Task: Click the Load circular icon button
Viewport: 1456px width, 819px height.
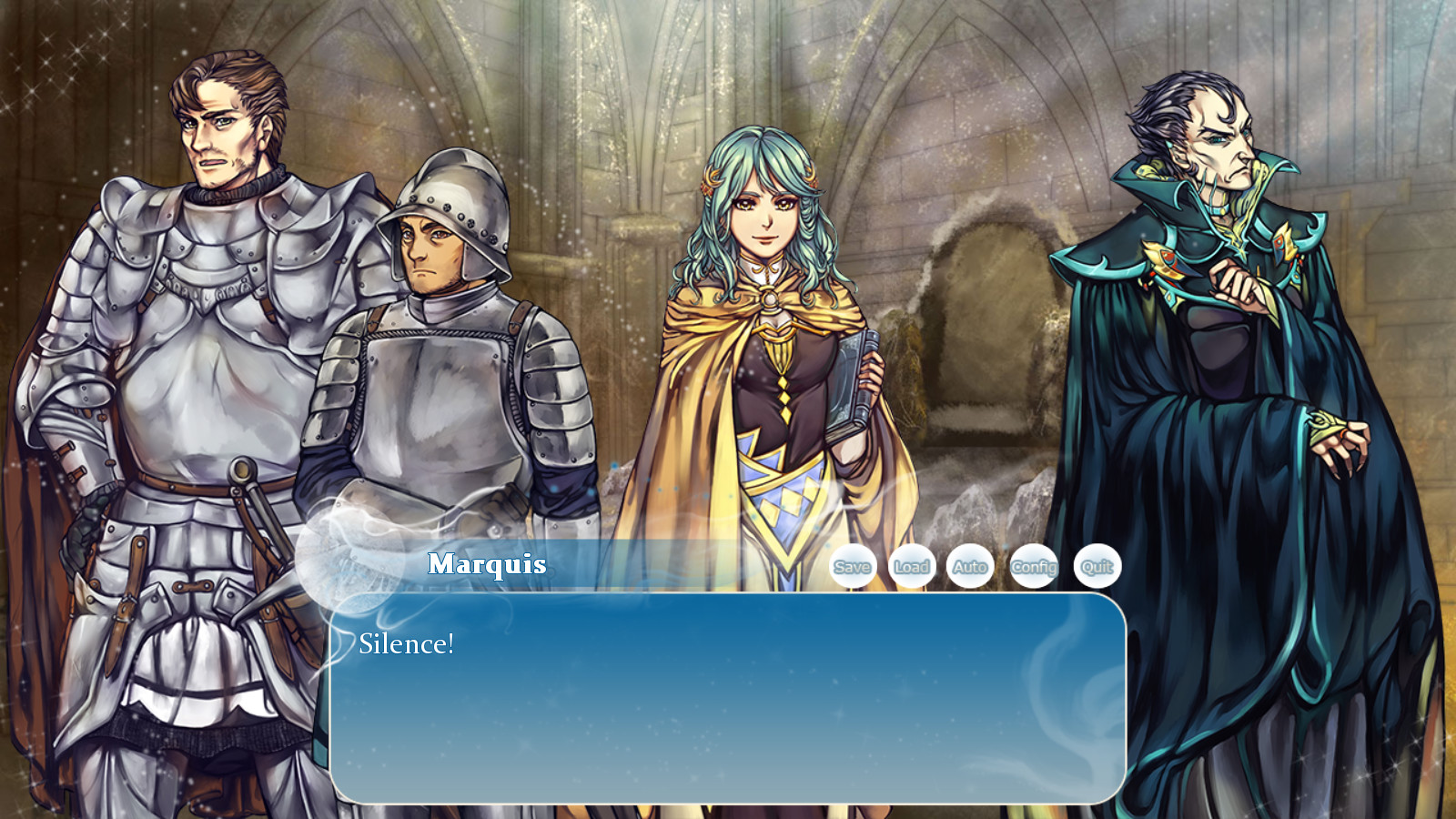Action: point(913,566)
